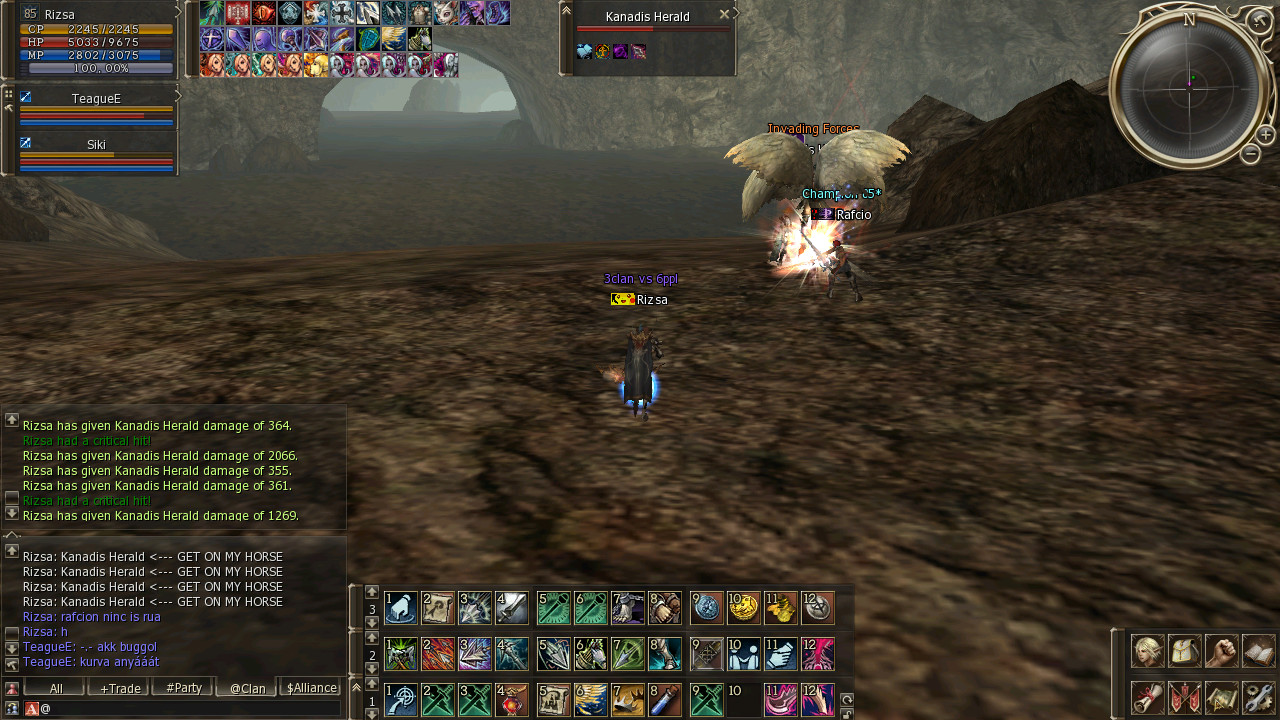Use the blue potion vial hotbar slot
1280x720 pixels.
click(664, 700)
